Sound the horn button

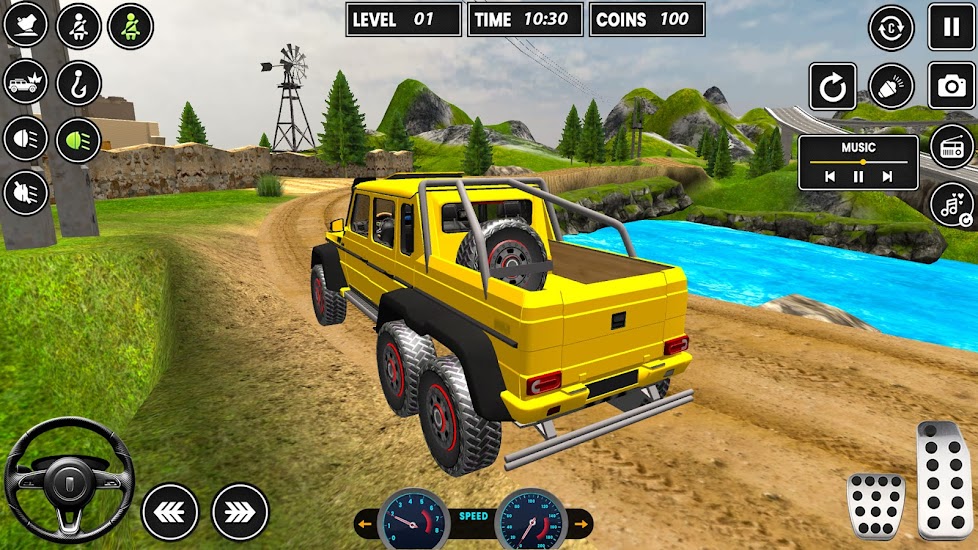pyautogui.click(x=891, y=86)
